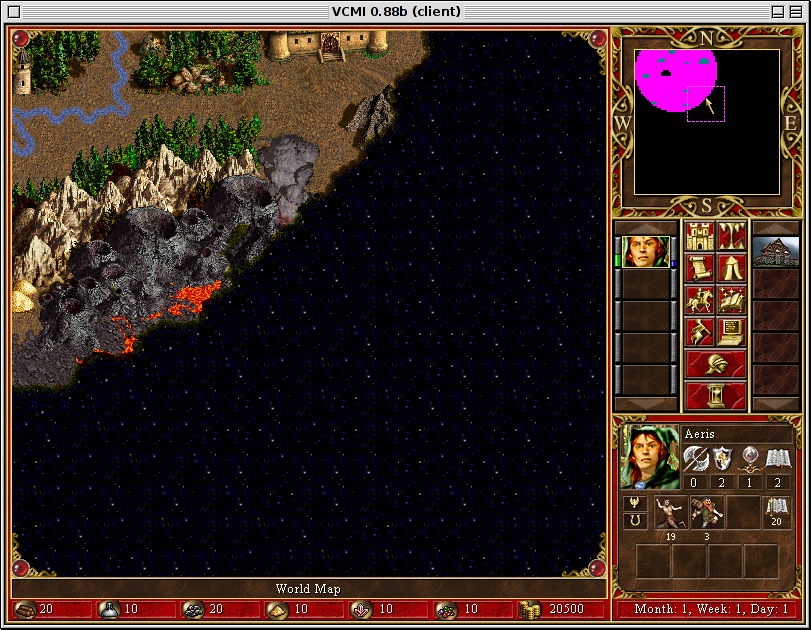Open adventure options with the digging figure button
This screenshot has width=811, height=630.
pyautogui.click(x=699, y=330)
